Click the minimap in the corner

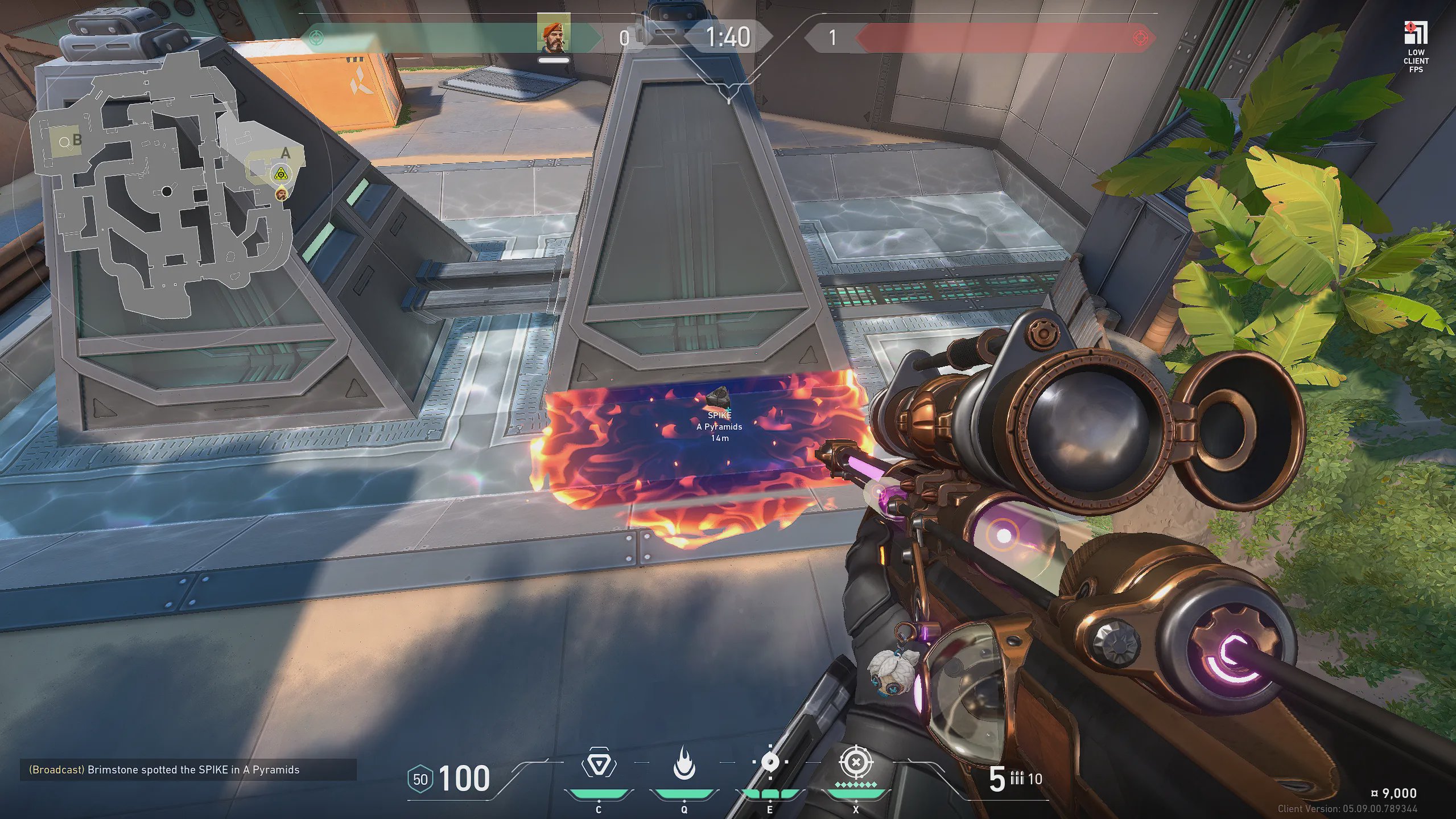click(x=165, y=188)
